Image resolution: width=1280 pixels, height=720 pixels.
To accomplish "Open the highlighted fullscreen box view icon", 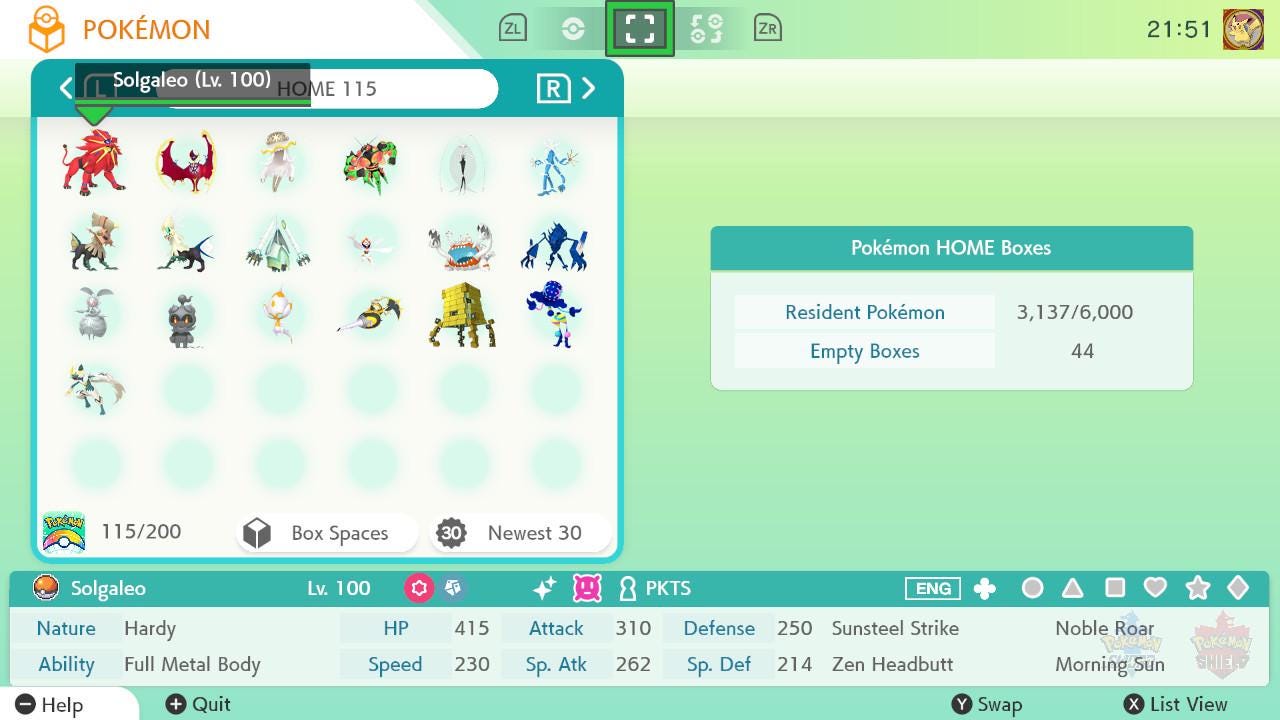I will point(640,28).
